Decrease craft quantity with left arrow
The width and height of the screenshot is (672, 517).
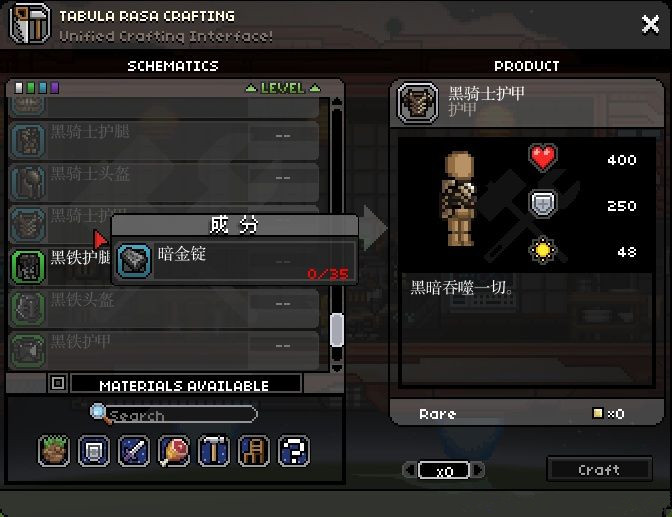pyautogui.click(x=409, y=470)
